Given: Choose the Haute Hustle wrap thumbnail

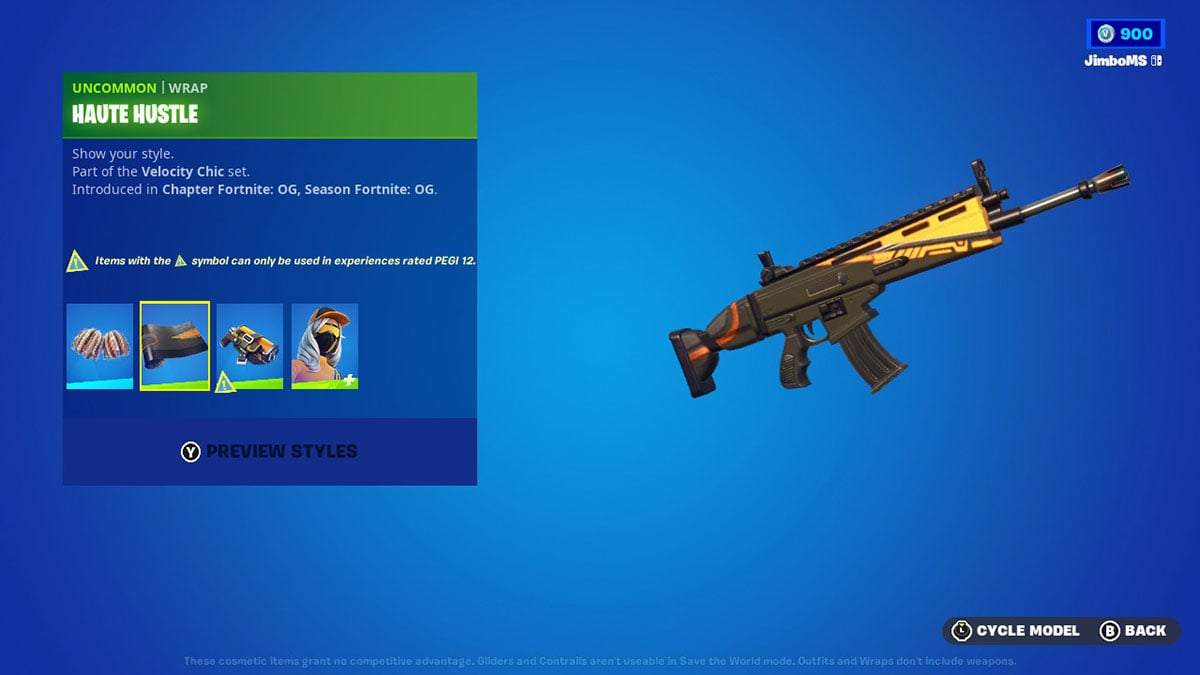Looking at the screenshot, I should click(175, 346).
